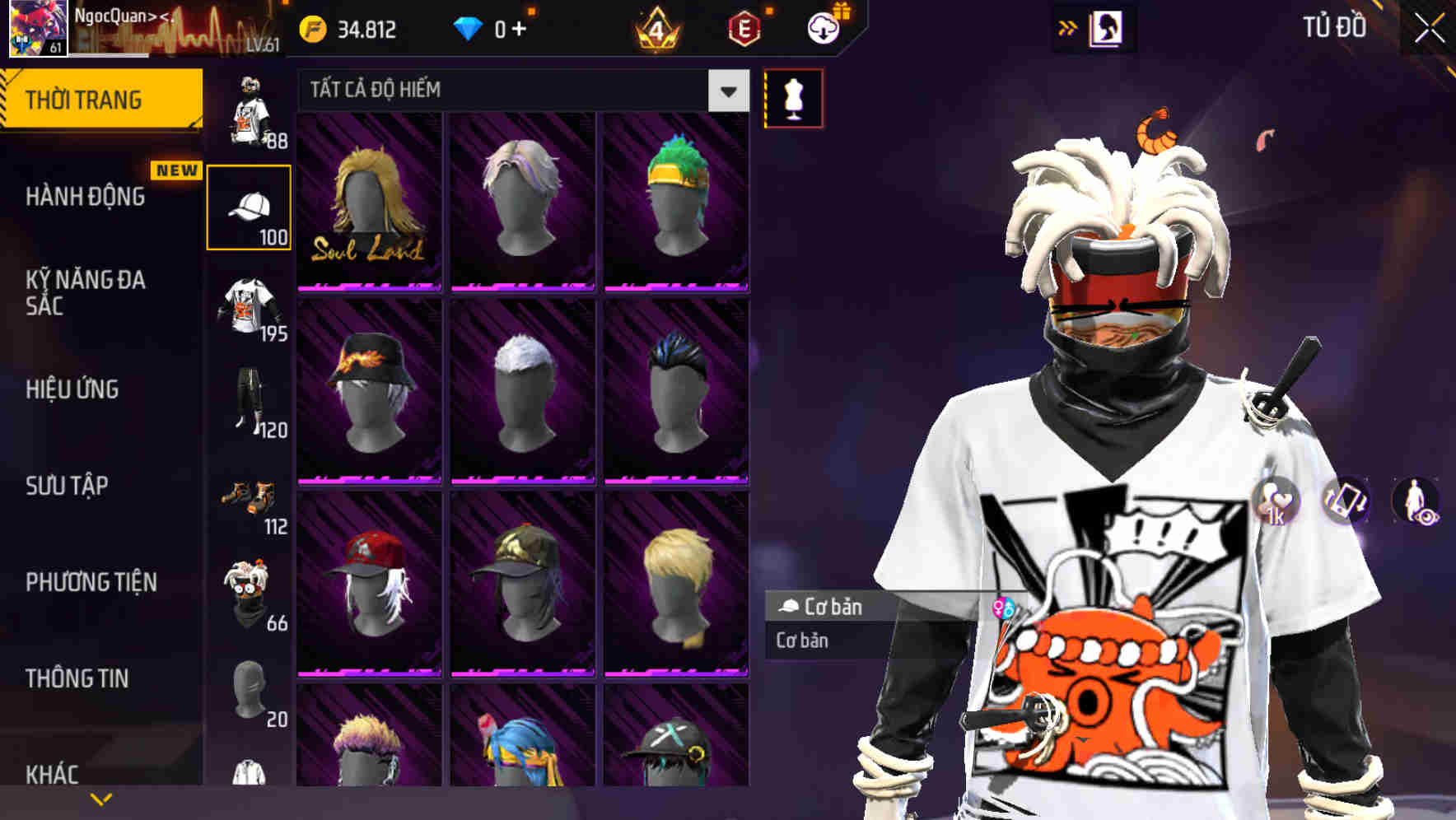Image resolution: width=1456 pixels, height=820 pixels.
Task: Click the mannequin preview icon
Action: click(793, 97)
